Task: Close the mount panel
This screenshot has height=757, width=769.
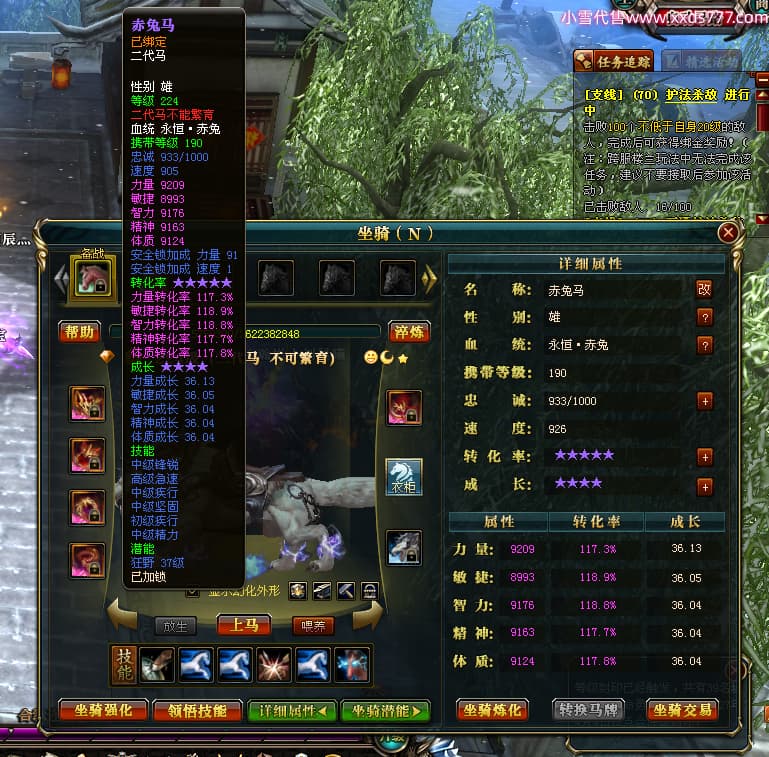Action: coord(728,232)
